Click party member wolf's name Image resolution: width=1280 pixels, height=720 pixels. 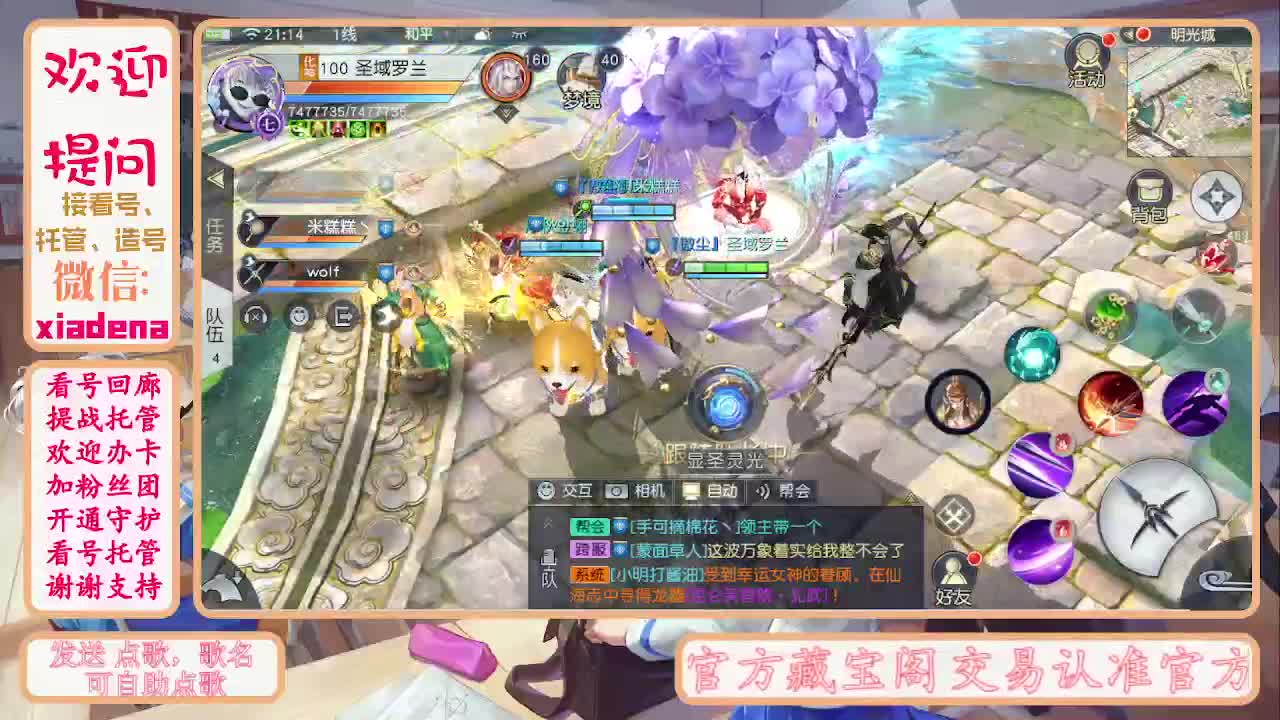[x=322, y=270]
